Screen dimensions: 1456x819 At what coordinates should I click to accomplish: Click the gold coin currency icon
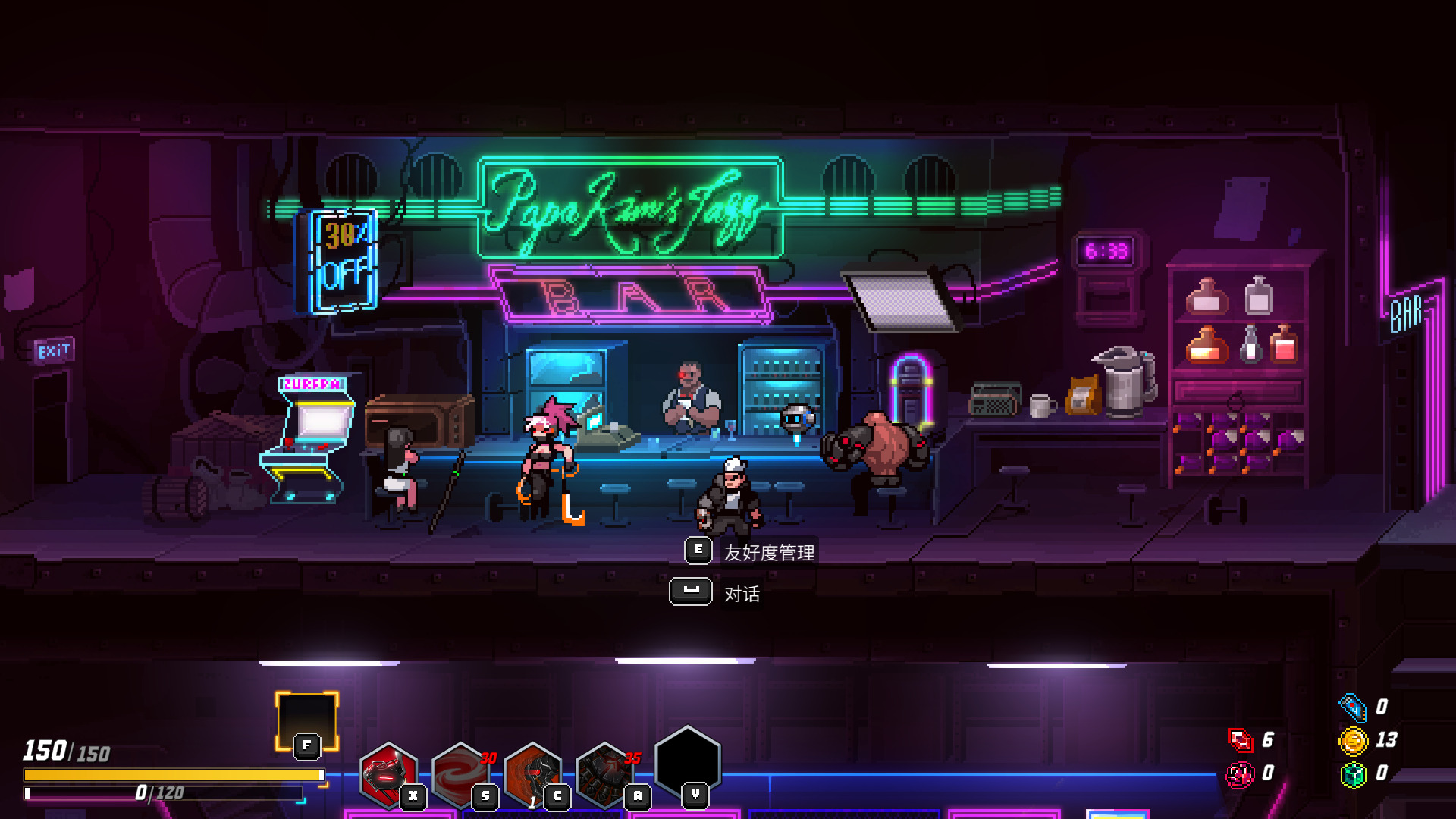(1353, 740)
